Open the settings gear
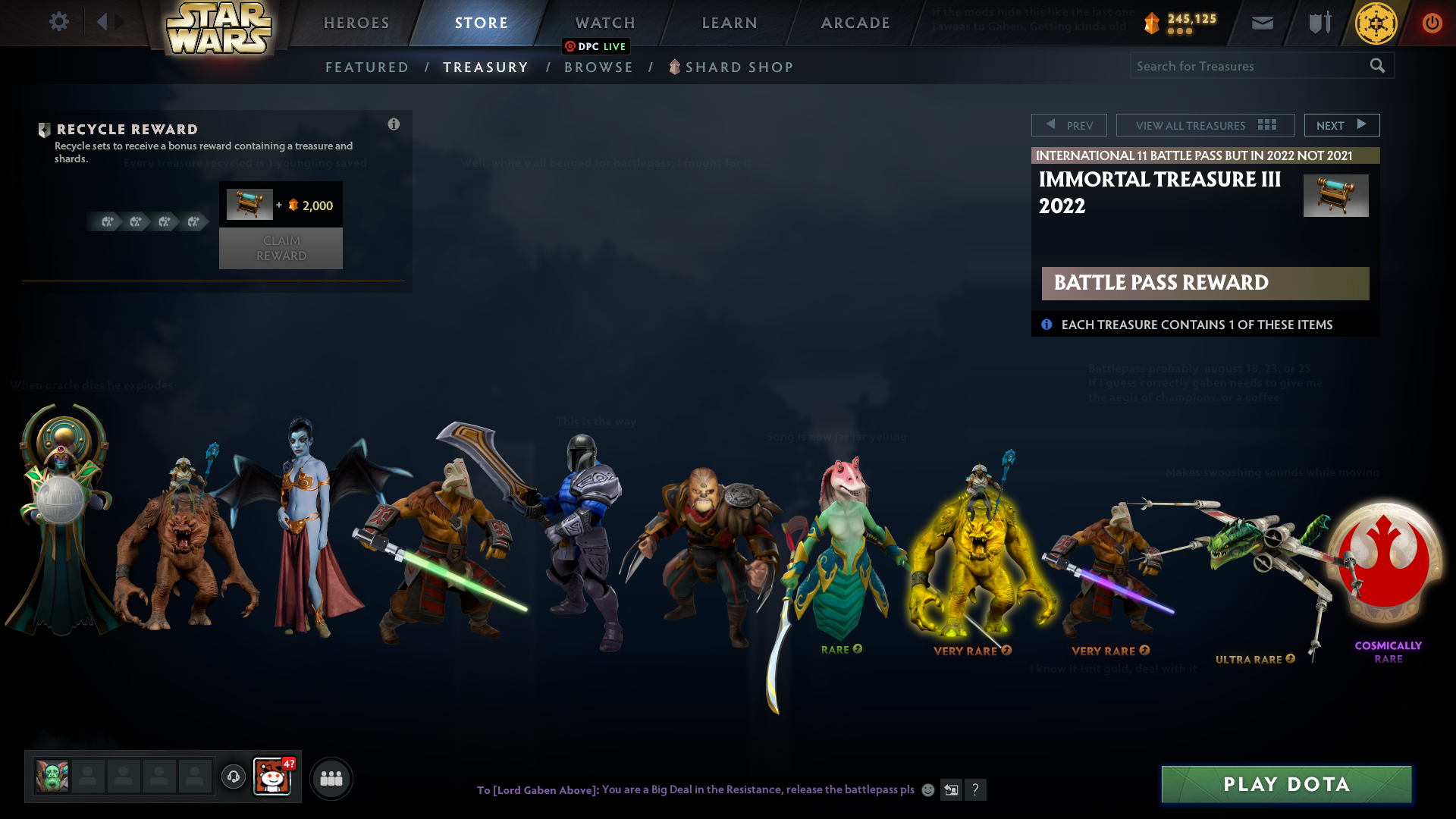Viewport: 1456px width, 819px height. pos(59,22)
